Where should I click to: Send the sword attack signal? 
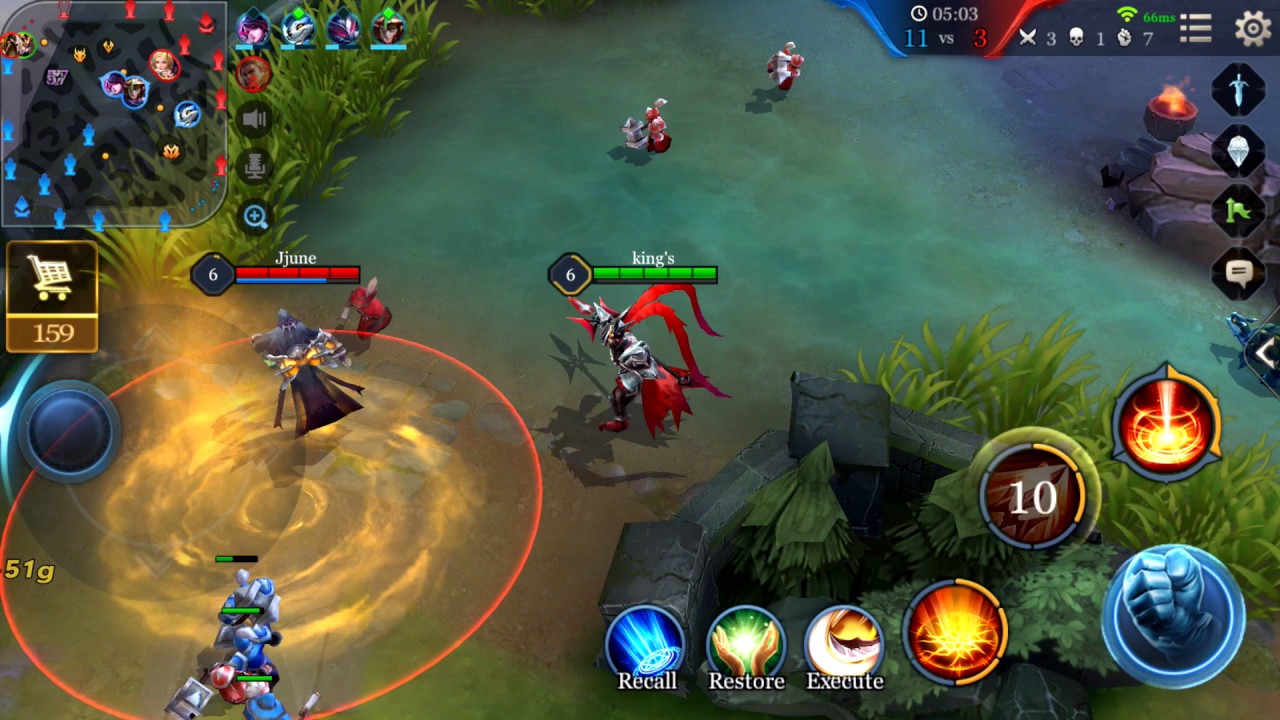[x=1238, y=91]
